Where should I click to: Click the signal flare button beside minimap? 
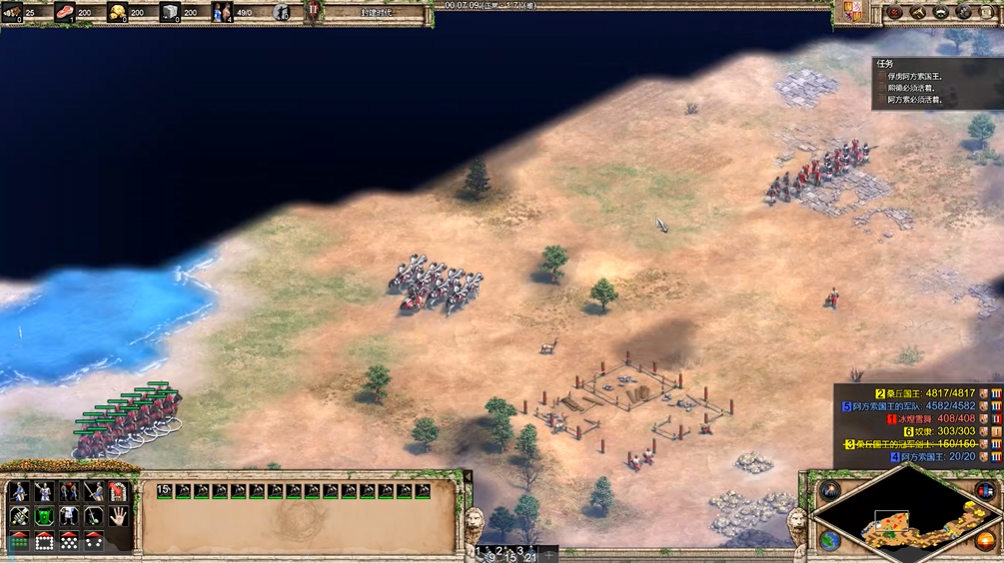[x=829, y=490]
